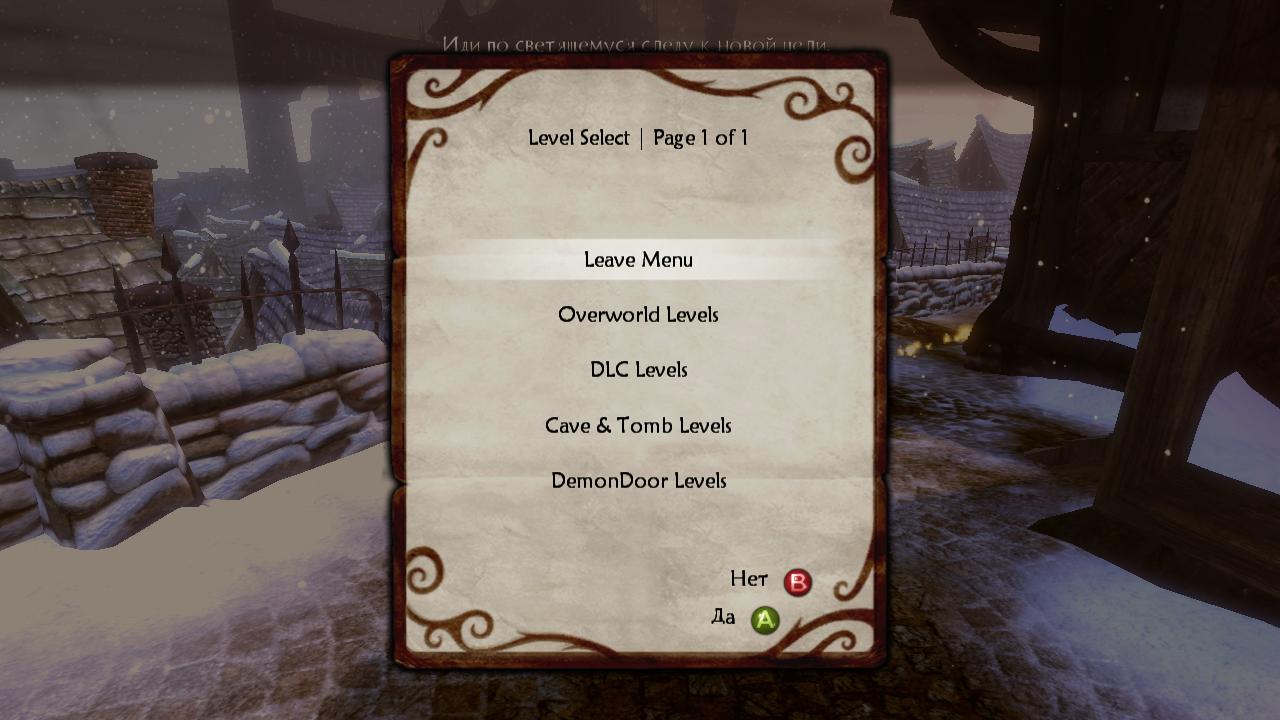Open Cave & Tomb Levels
Screen dimensions: 1280x720
[x=638, y=426]
